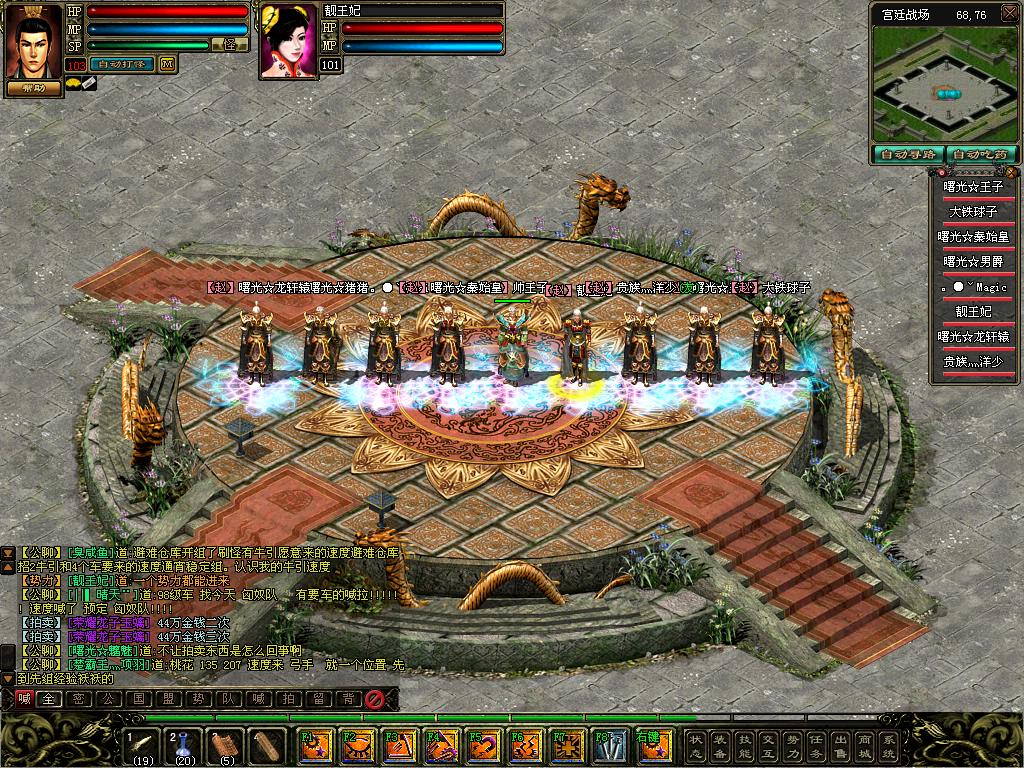Select the 靓王妃 target portrait
Screen dimensions: 1024x768
[x=289, y=42]
